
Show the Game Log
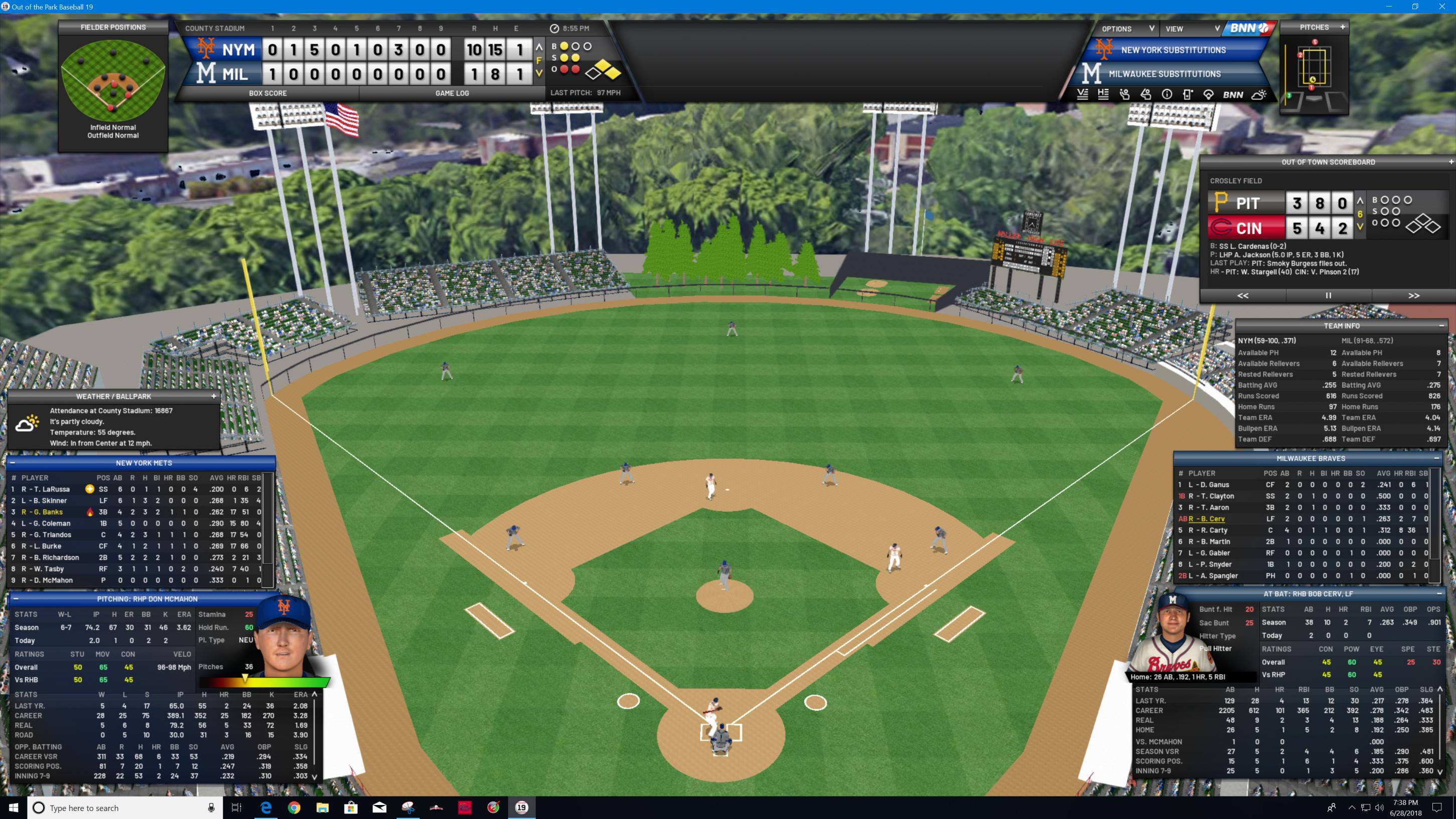[452, 93]
